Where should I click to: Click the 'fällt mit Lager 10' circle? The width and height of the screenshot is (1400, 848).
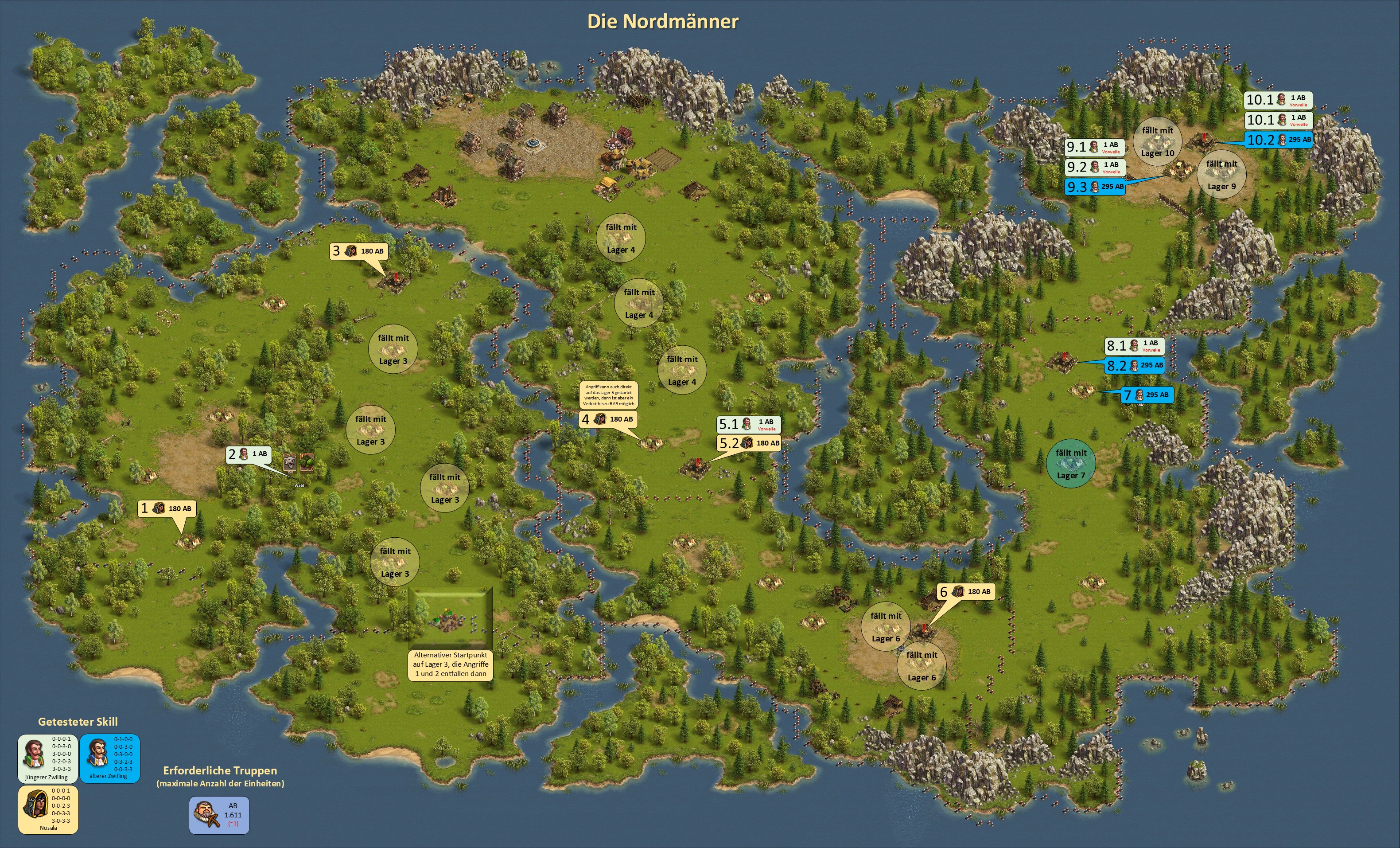tap(1157, 141)
